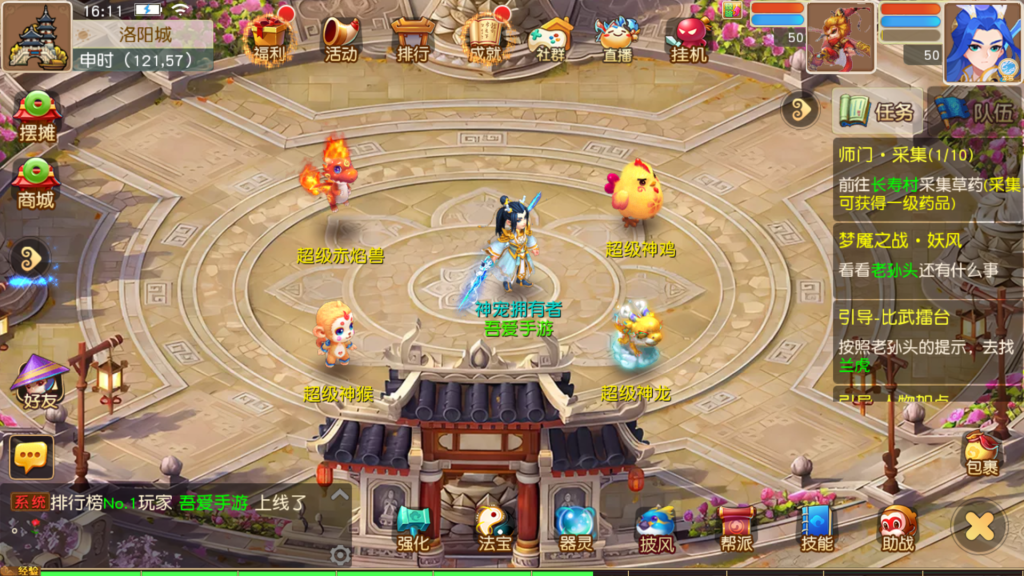The width and height of the screenshot is (1024, 576).
Task: Open the 社群 community gamepad icon
Action: point(551,38)
